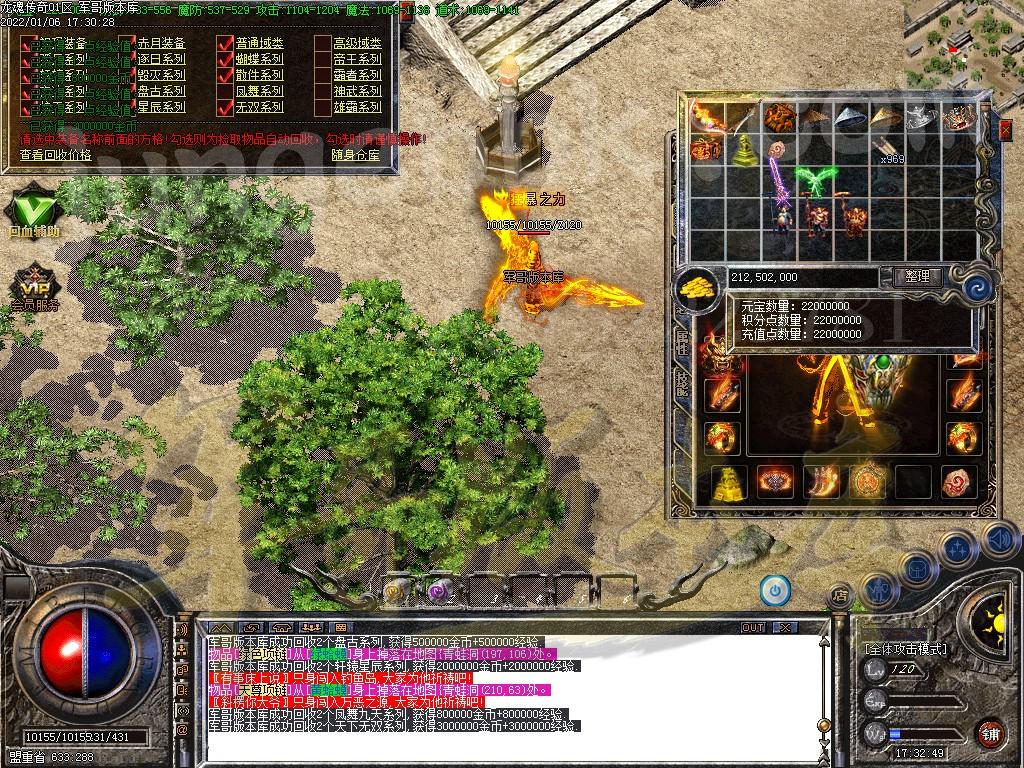Open the VIP 会员服务 menu
Screen dimensions: 1024x768
(x=34, y=283)
